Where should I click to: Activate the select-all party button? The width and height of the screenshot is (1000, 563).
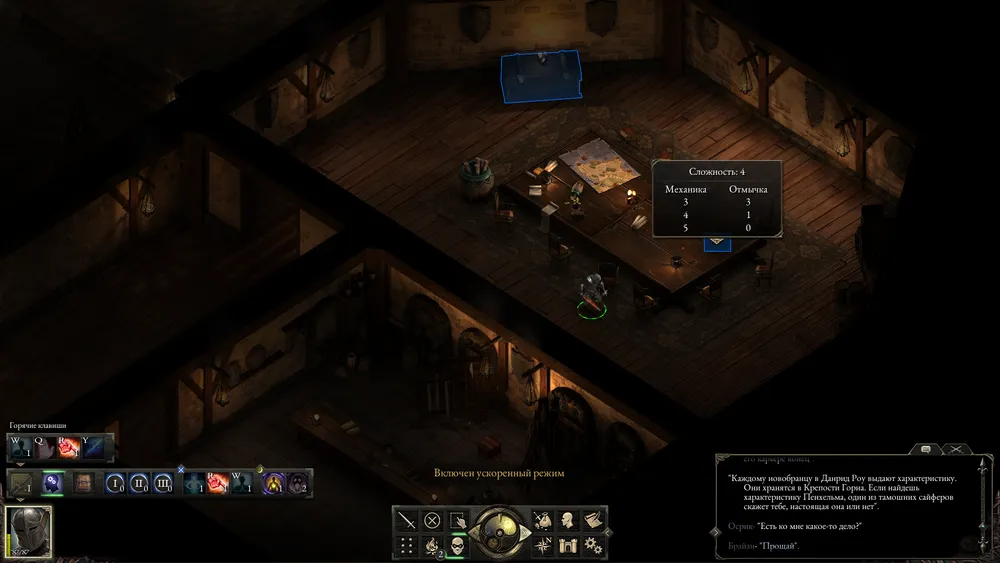click(458, 520)
